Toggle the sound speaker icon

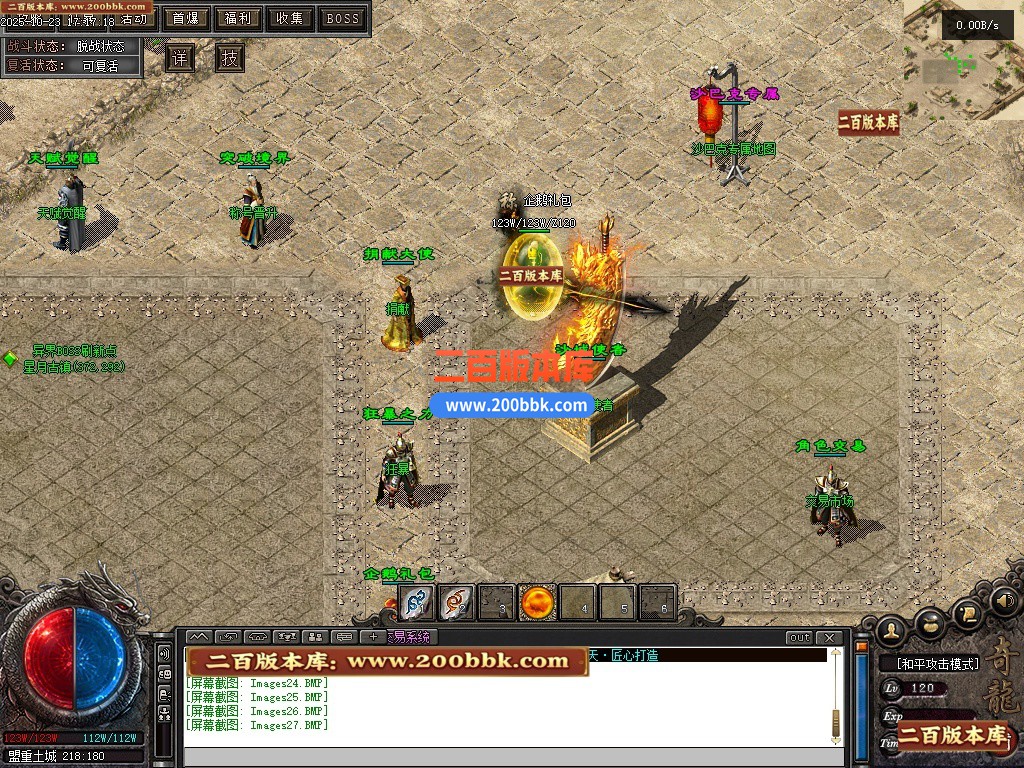point(1003,603)
